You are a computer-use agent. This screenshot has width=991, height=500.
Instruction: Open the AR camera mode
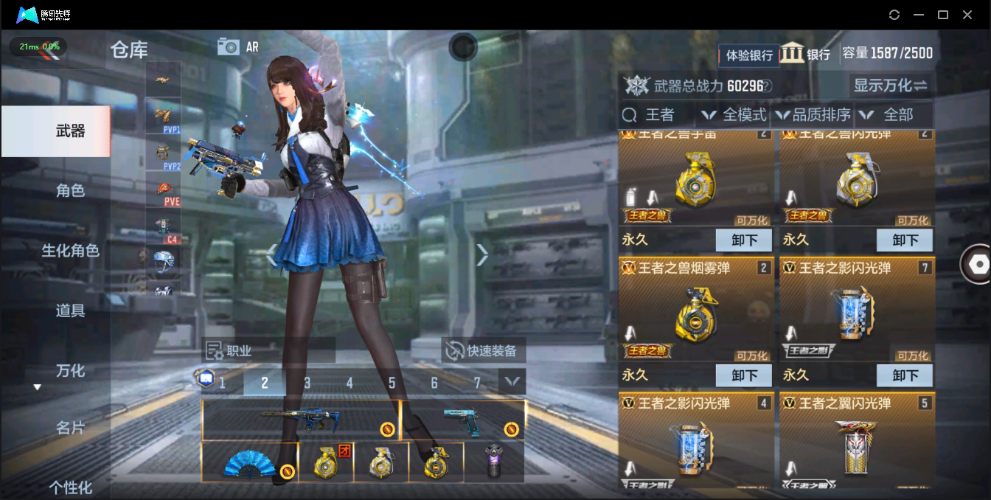click(x=238, y=46)
